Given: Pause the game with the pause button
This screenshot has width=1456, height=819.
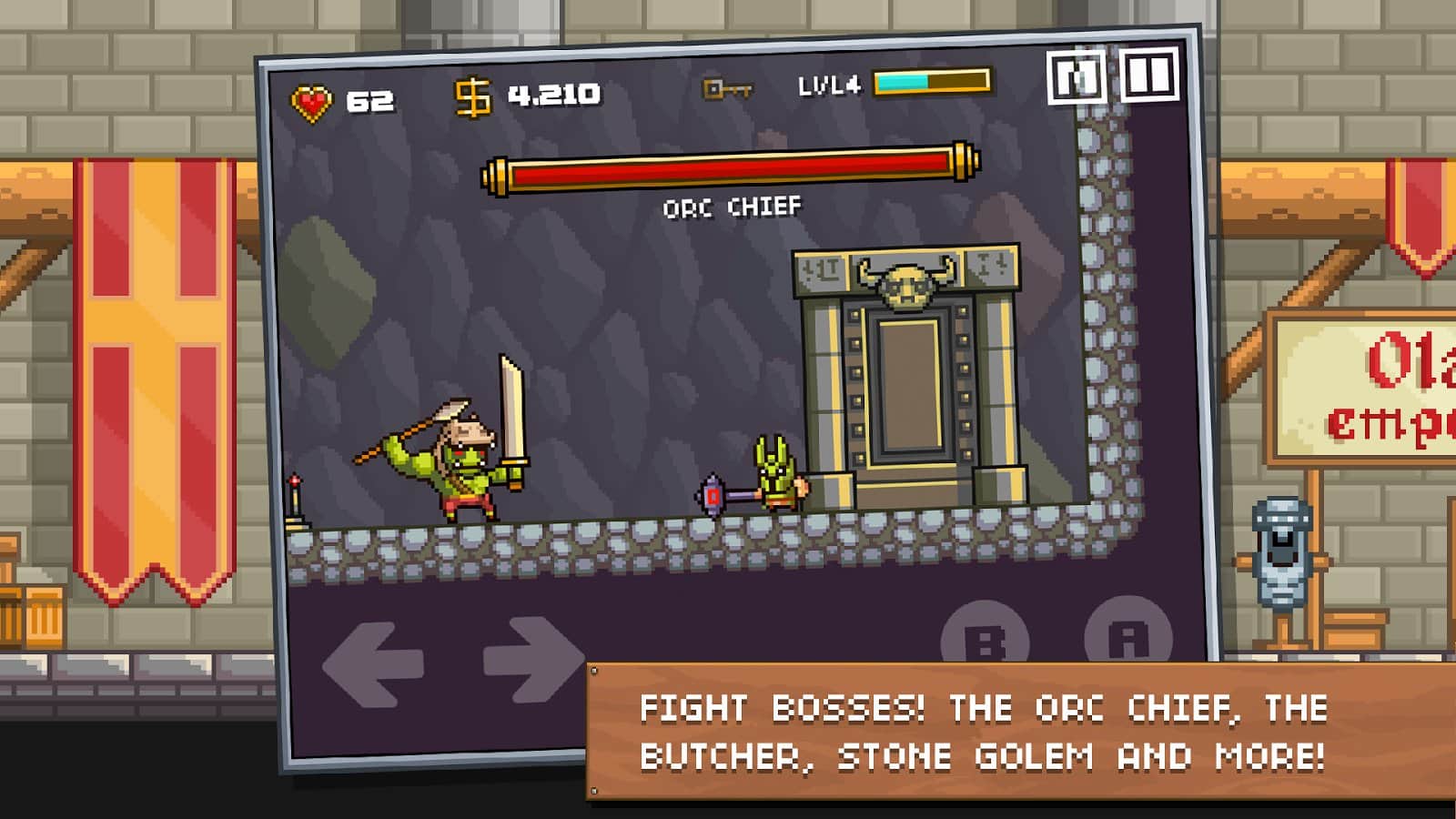Looking at the screenshot, I should (1149, 75).
